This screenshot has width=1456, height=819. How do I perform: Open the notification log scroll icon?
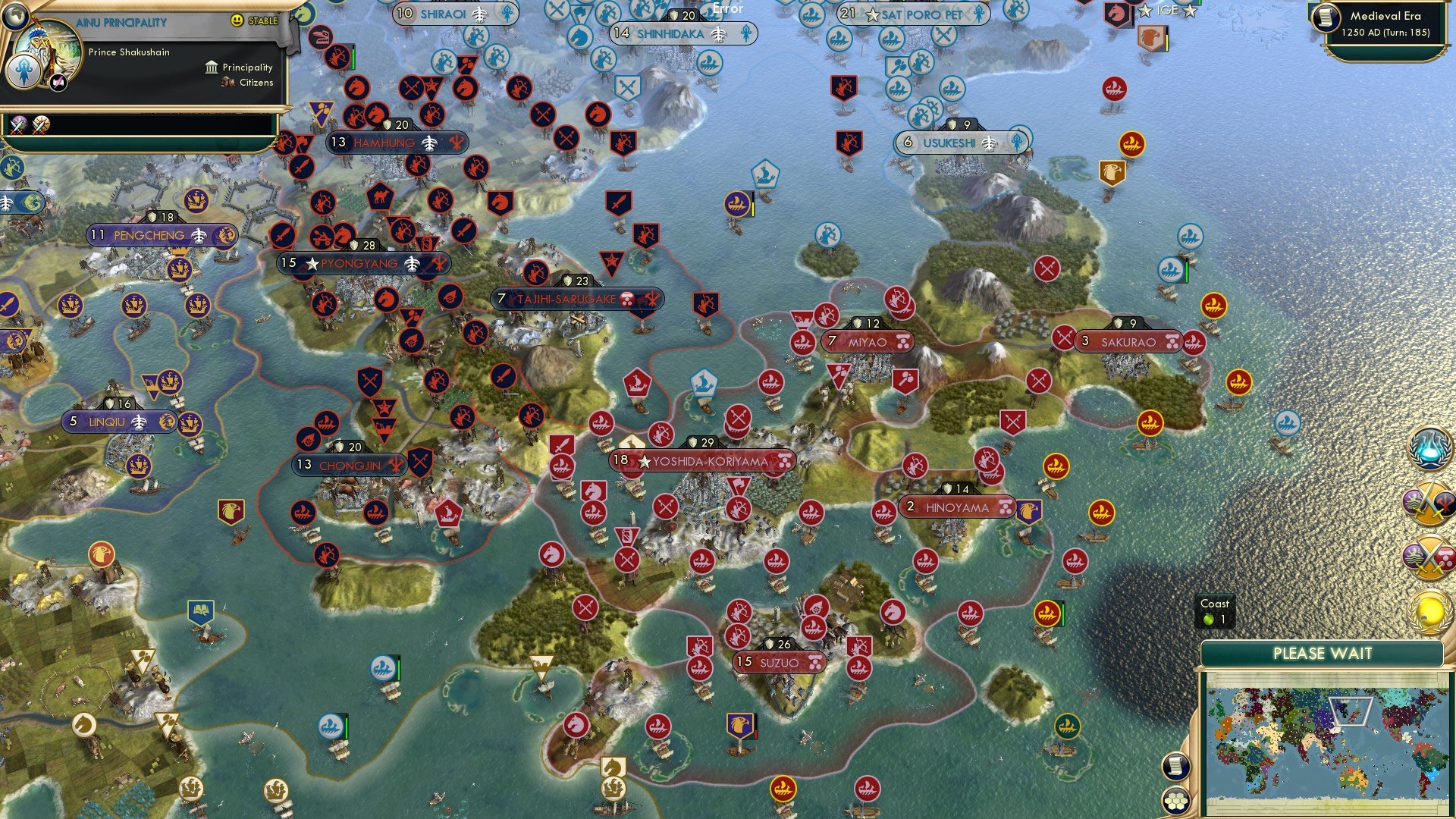coord(1175,764)
